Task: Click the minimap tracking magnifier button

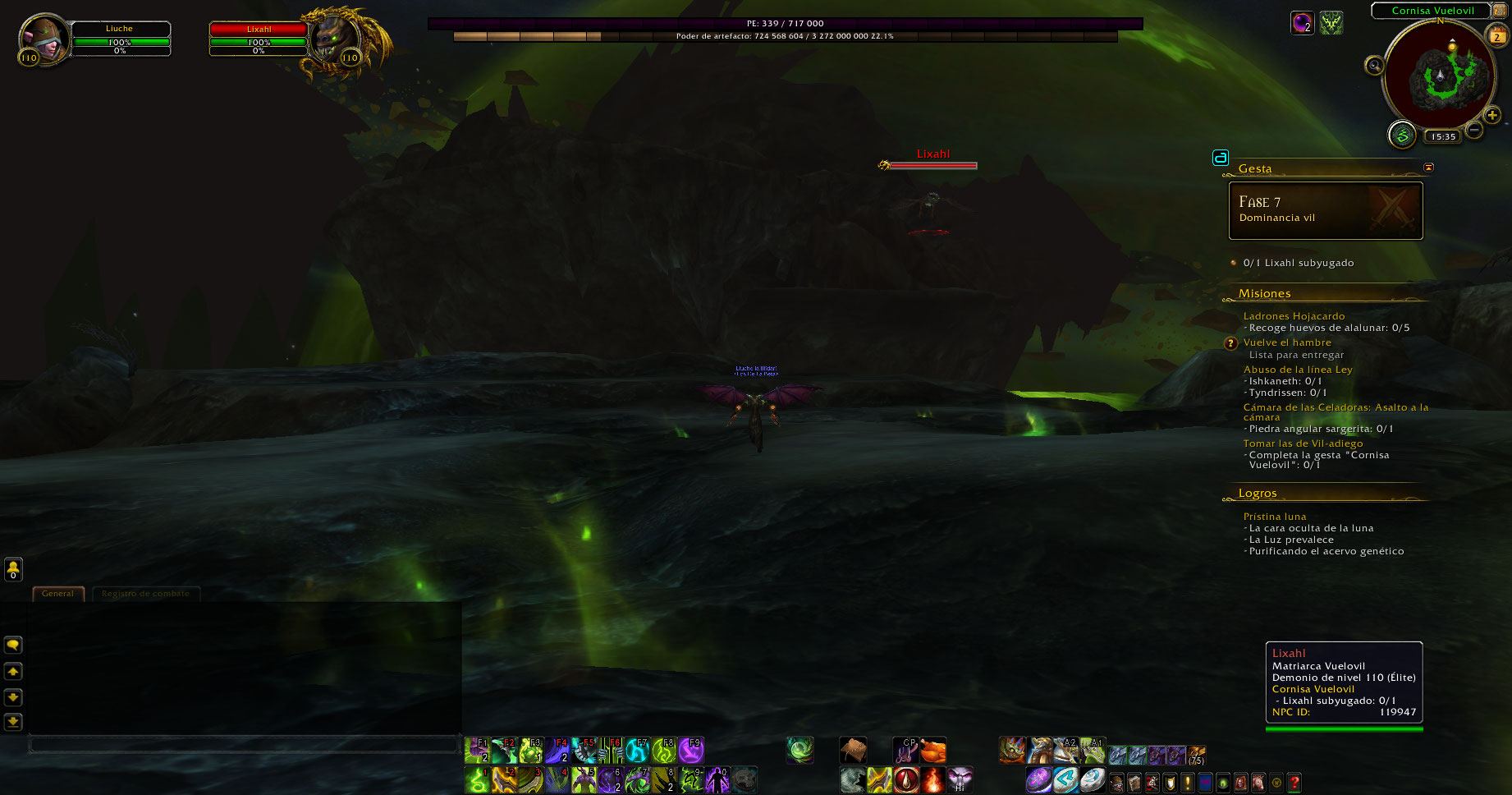Action: coord(1373,66)
